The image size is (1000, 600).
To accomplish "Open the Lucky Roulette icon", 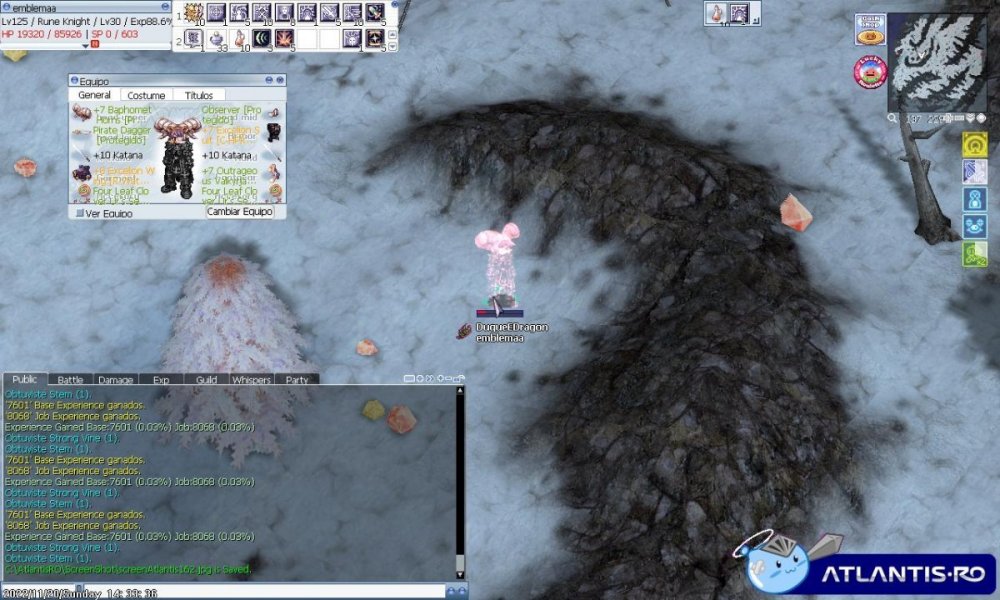I will [870, 72].
